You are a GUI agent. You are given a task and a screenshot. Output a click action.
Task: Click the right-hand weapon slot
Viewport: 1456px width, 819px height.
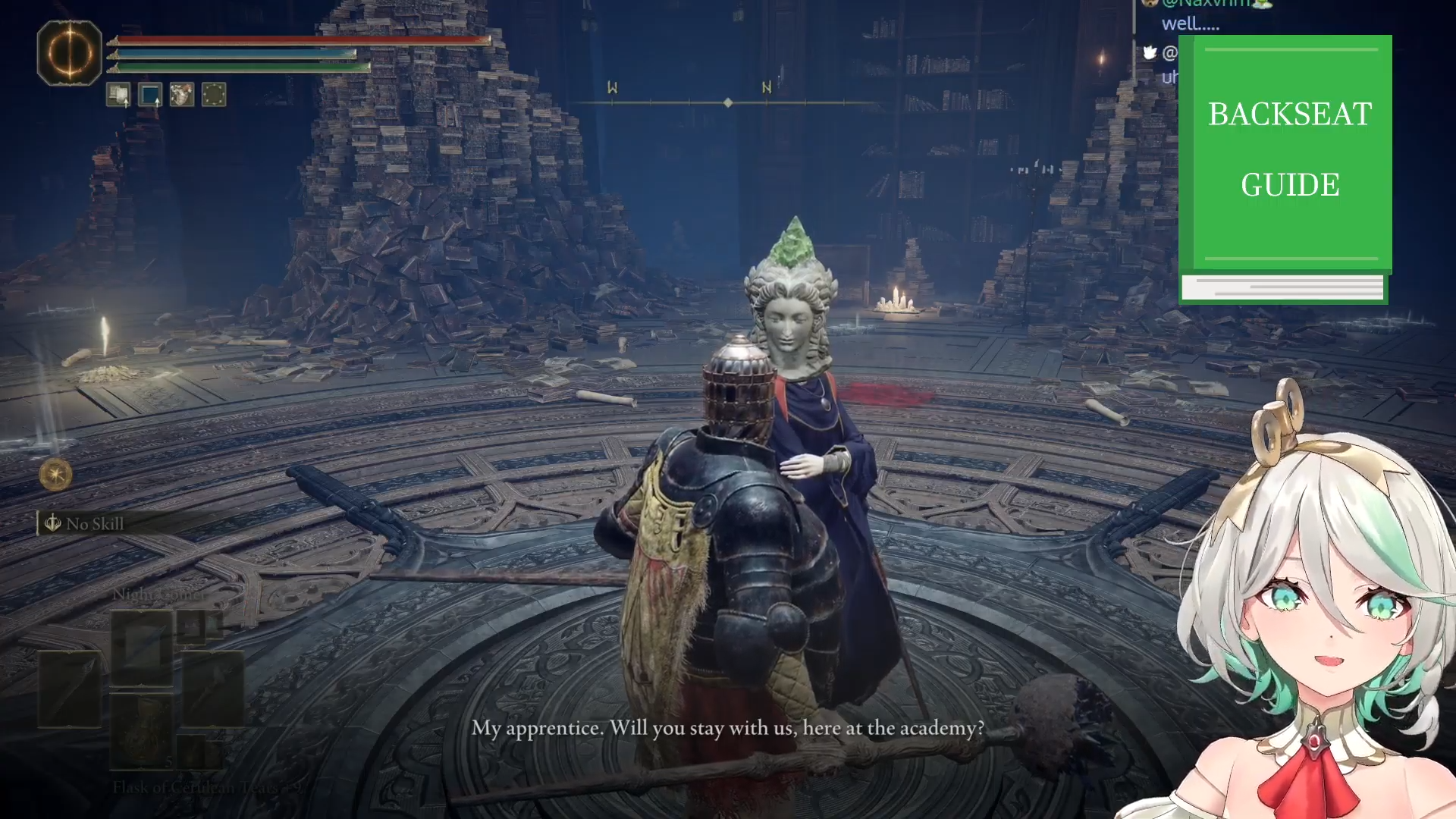212,689
